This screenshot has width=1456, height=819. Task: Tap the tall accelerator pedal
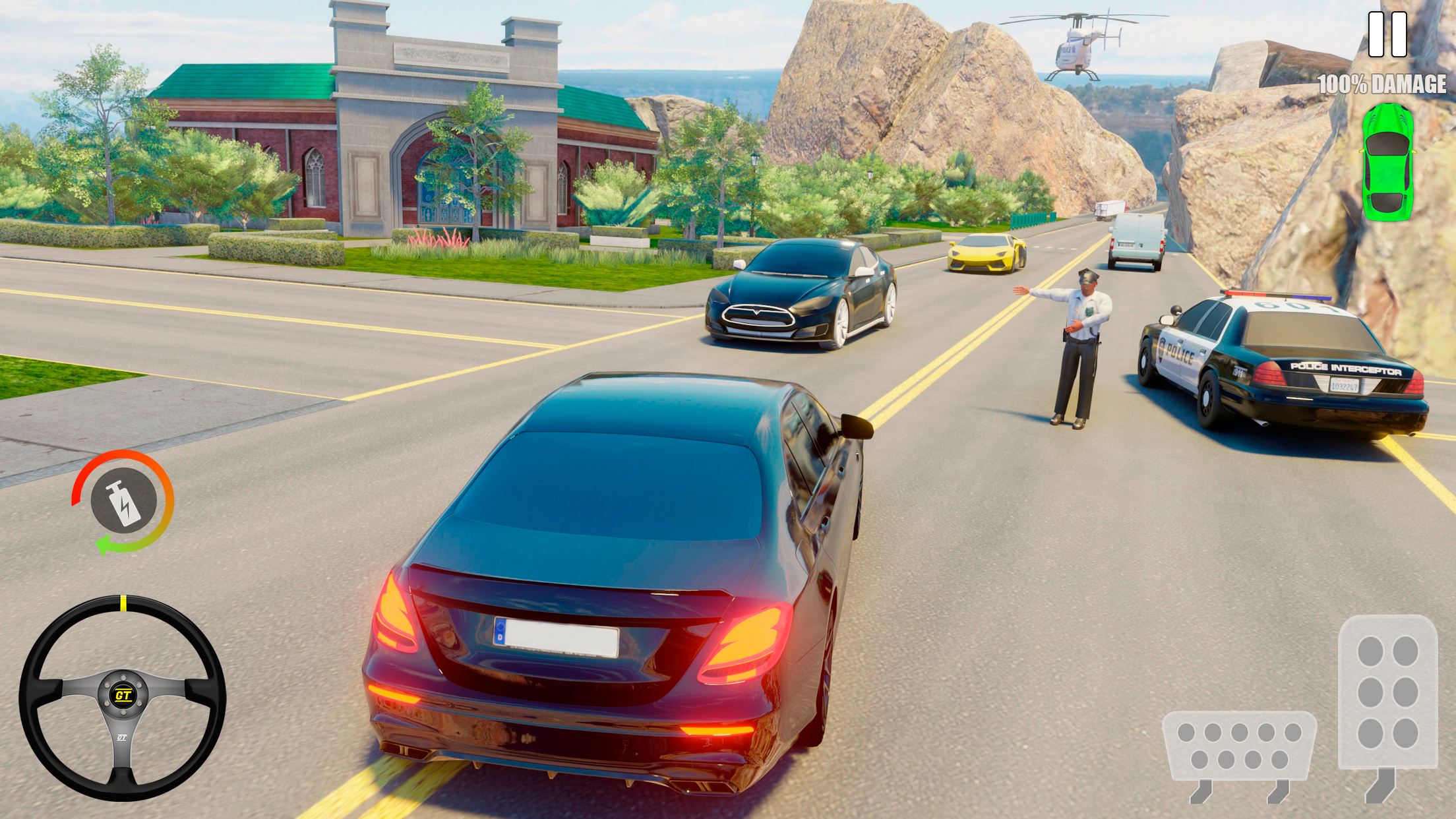pyautogui.click(x=1387, y=692)
